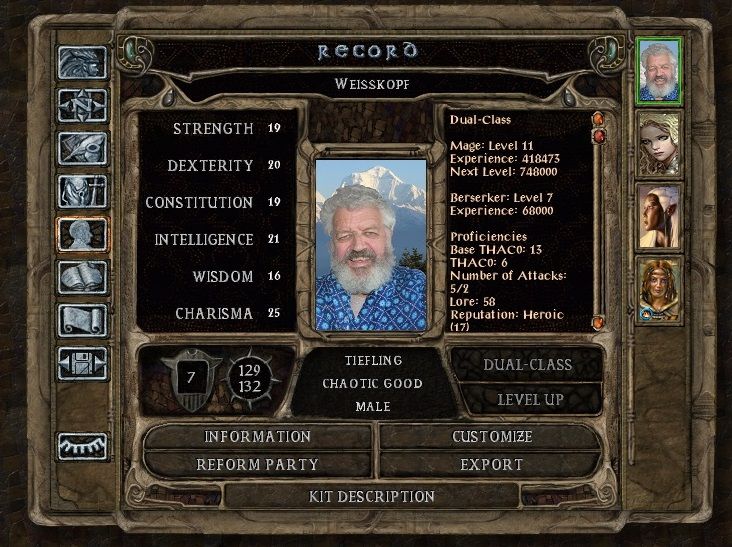Choose Reform Party
The height and width of the screenshot is (547, 732).
click(x=258, y=465)
